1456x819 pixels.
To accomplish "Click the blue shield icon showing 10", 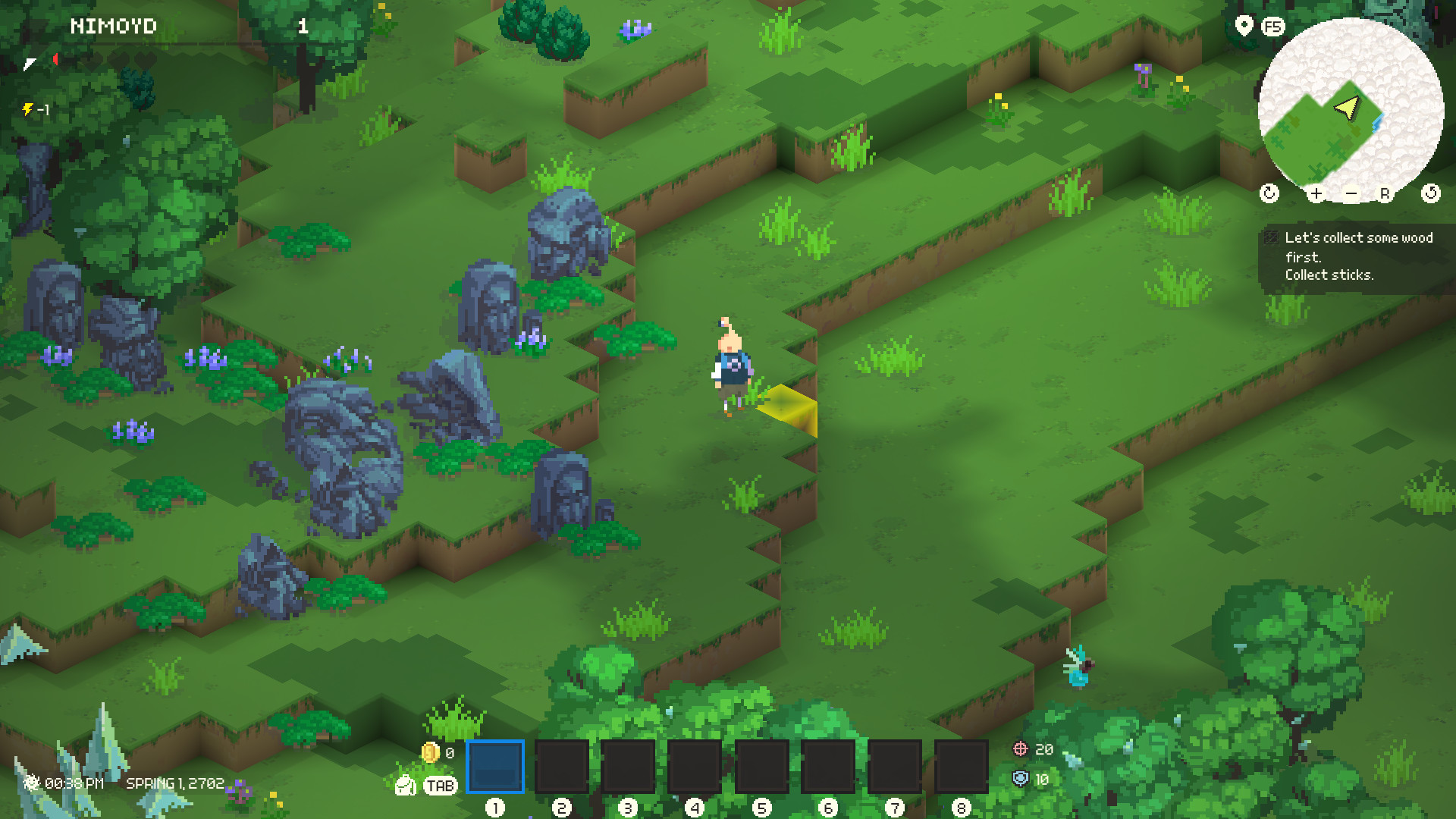I will [1020, 780].
